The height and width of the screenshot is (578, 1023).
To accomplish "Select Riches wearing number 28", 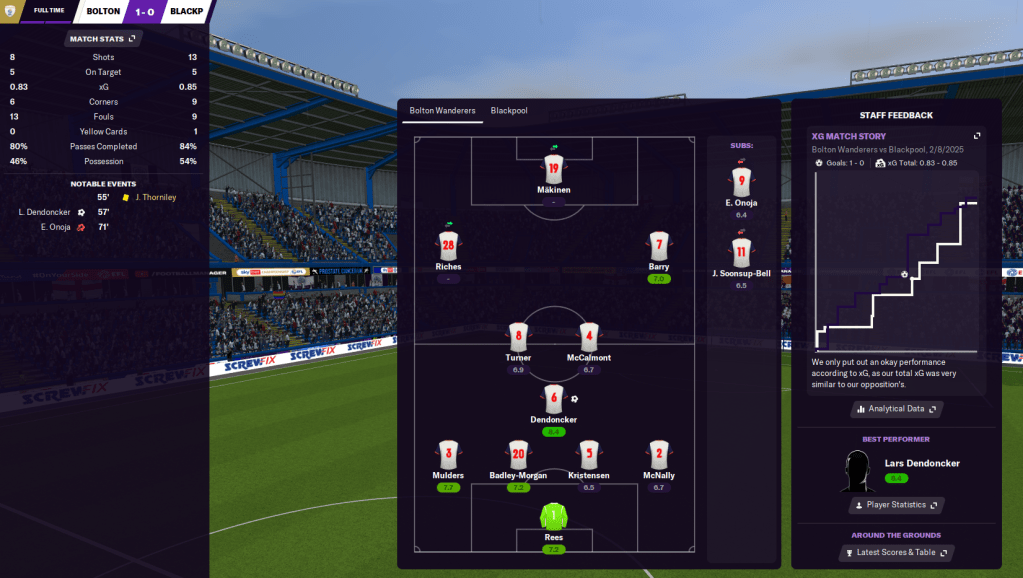I will click(x=448, y=246).
